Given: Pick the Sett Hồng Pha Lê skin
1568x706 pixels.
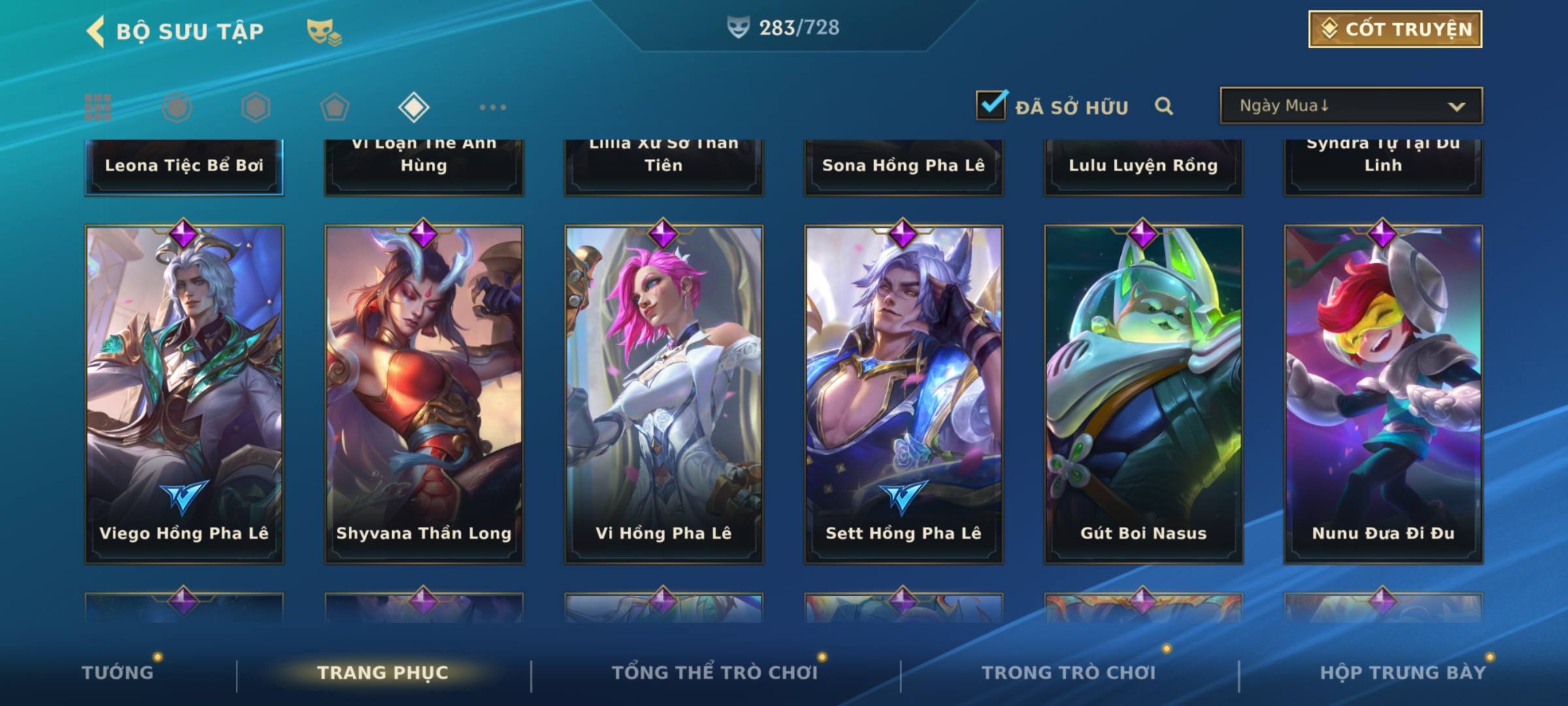Looking at the screenshot, I should pyautogui.click(x=904, y=394).
